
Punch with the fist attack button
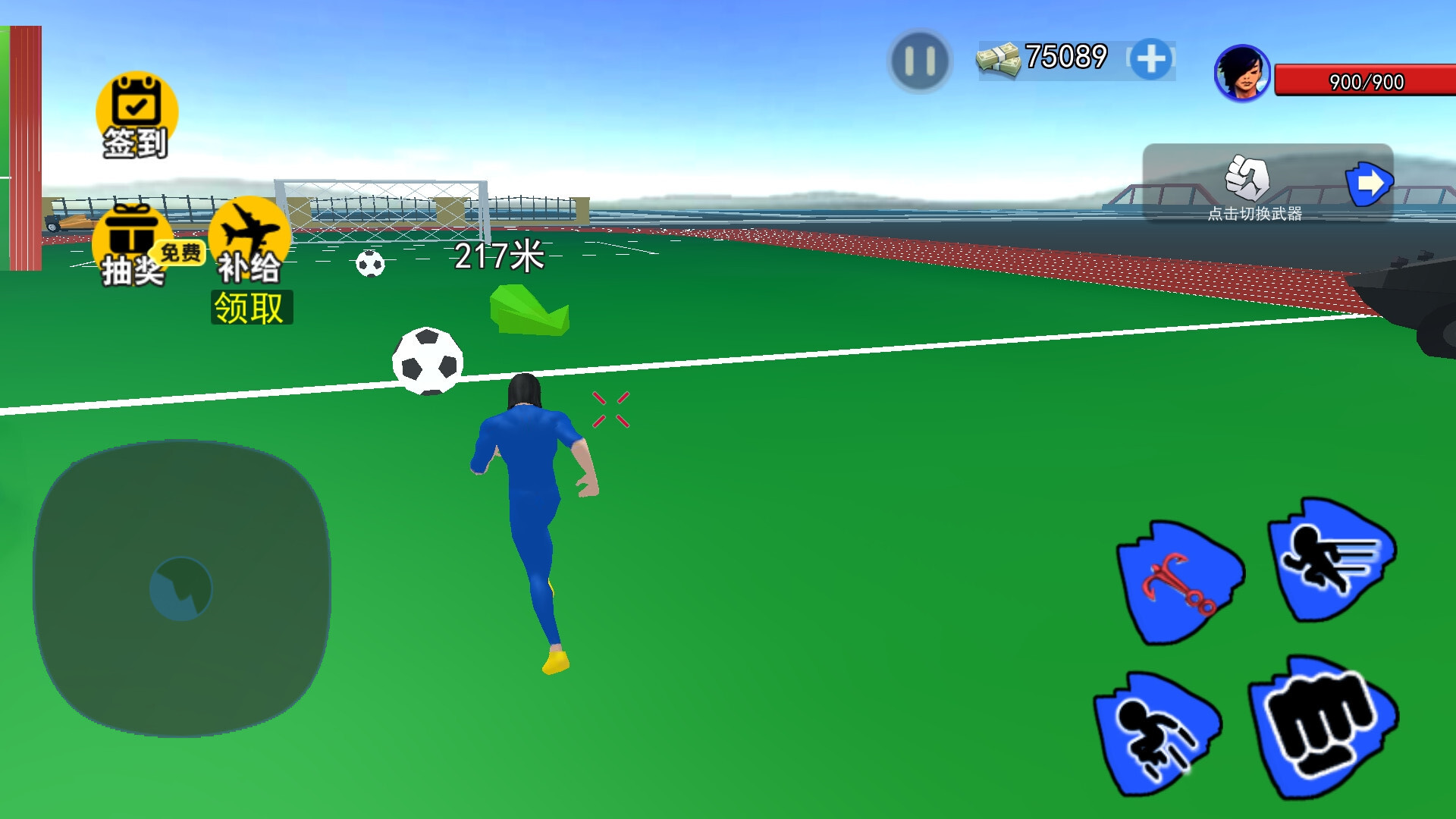coord(1323,726)
